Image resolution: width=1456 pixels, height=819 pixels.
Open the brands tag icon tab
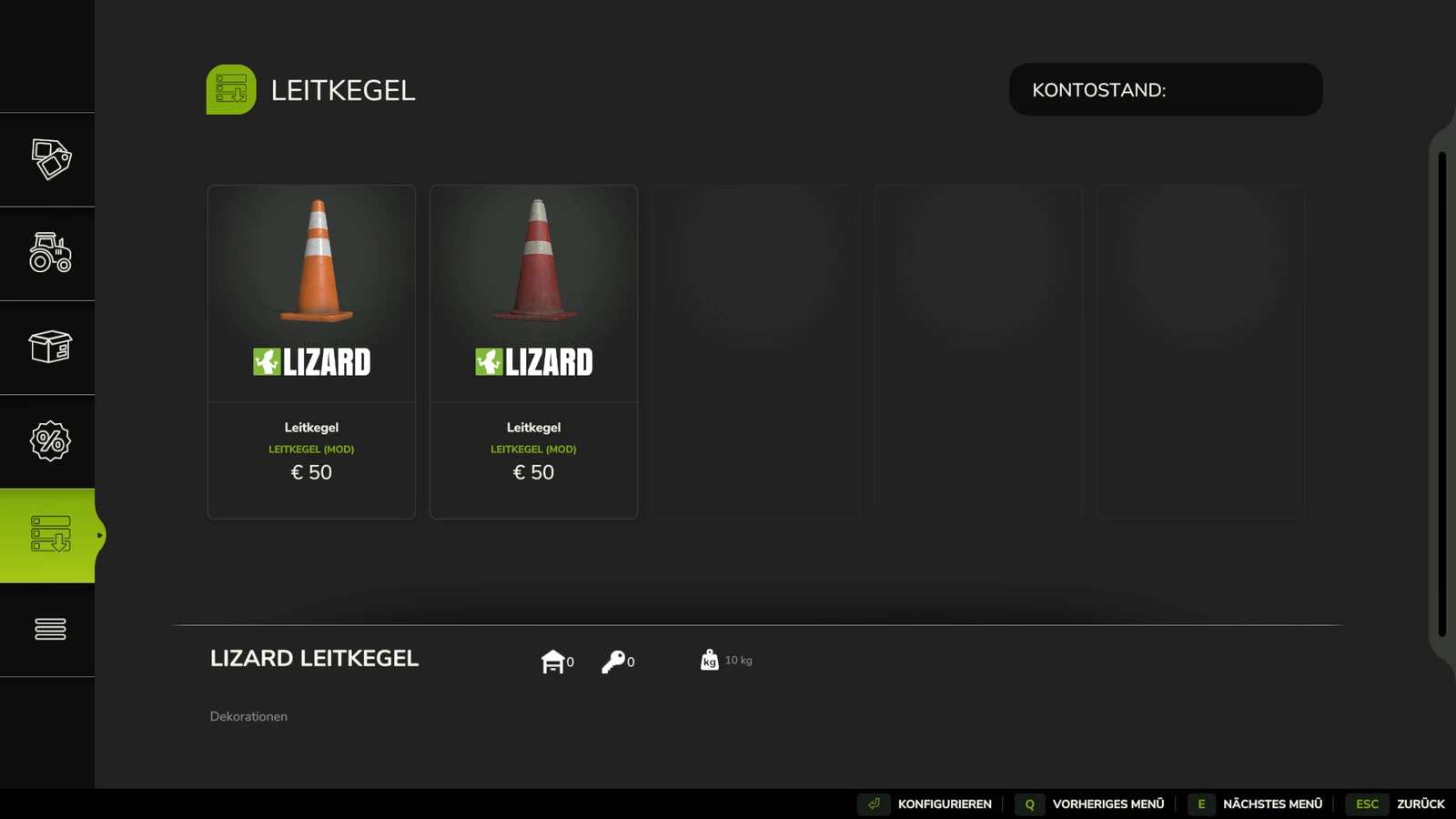pyautogui.click(x=50, y=159)
